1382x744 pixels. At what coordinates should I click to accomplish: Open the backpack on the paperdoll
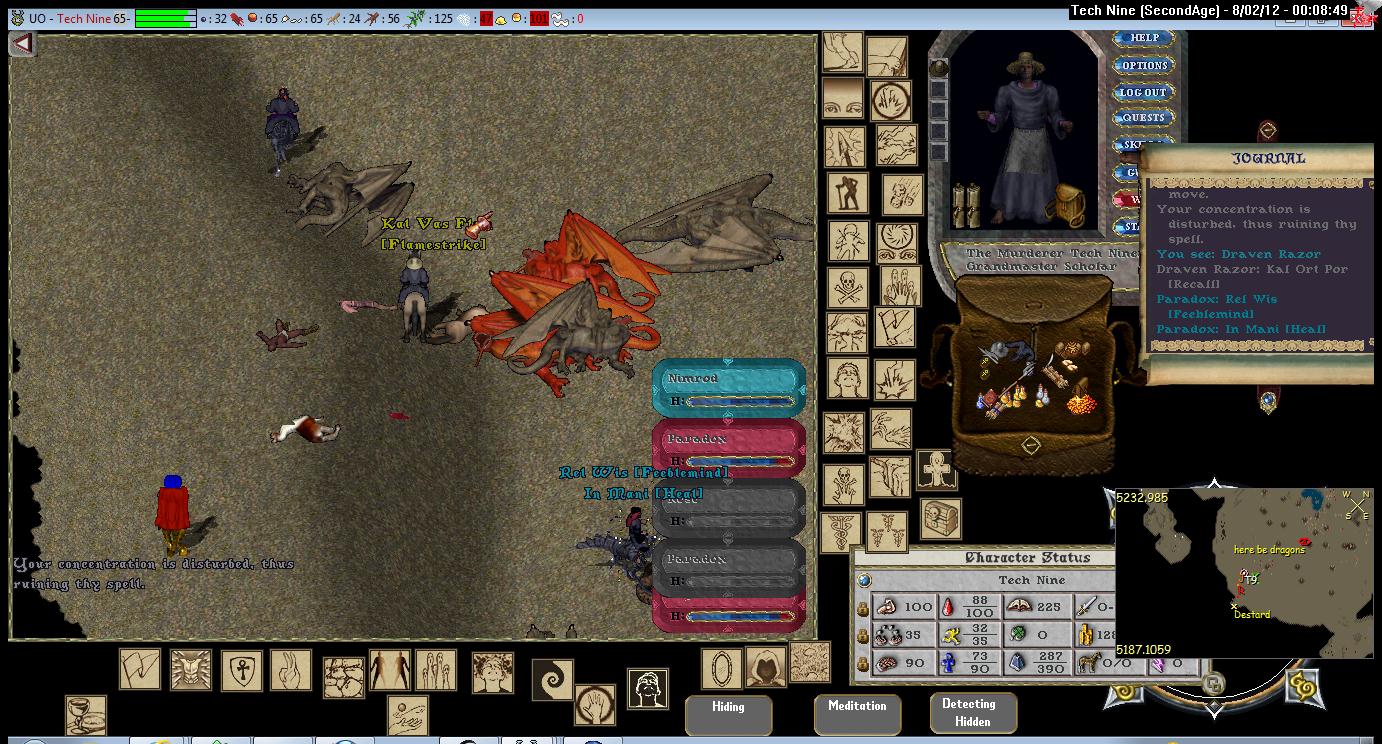point(1068,204)
